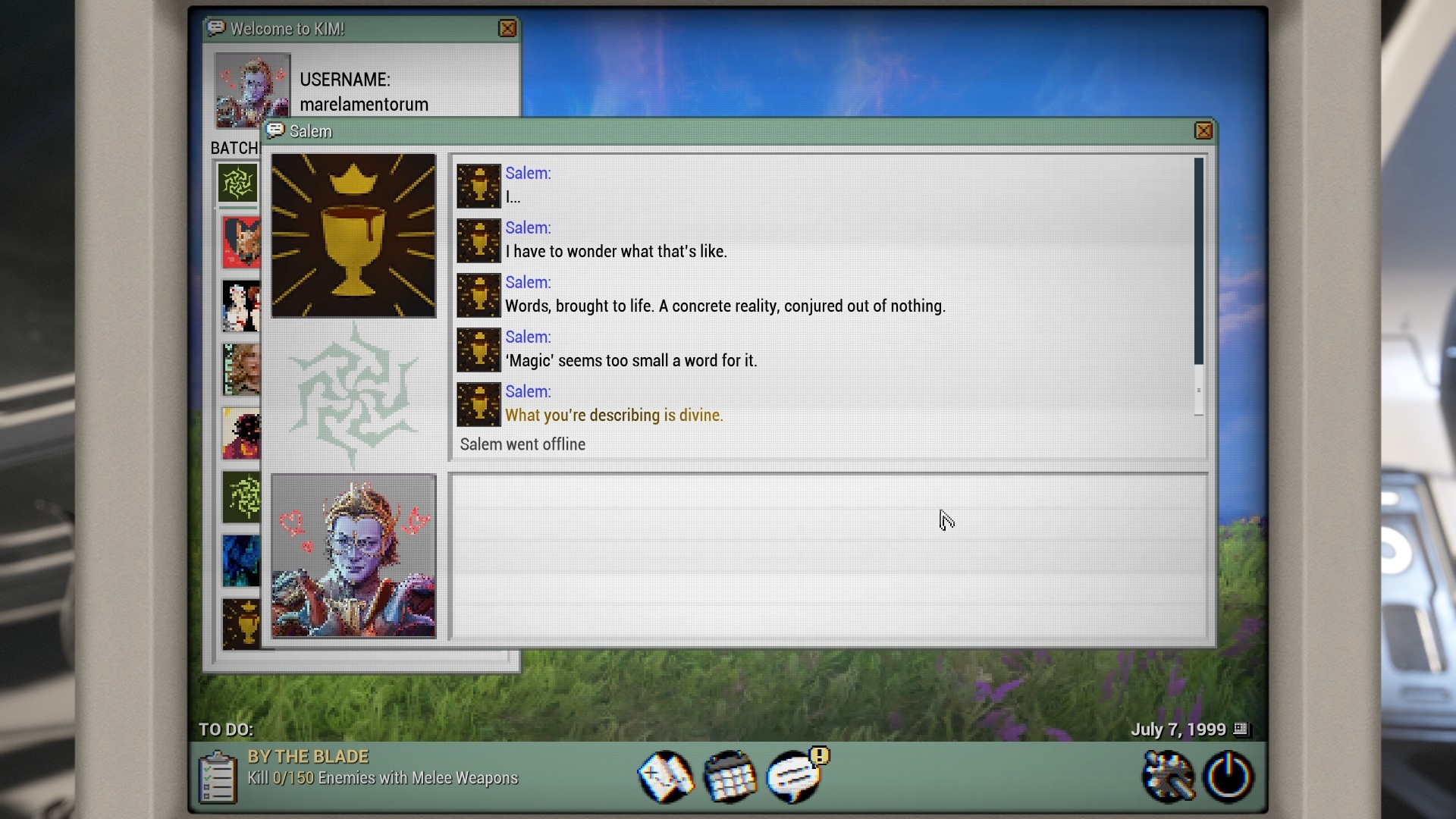
Task: Open the chat messages icon with alert
Action: pyautogui.click(x=794, y=777)
